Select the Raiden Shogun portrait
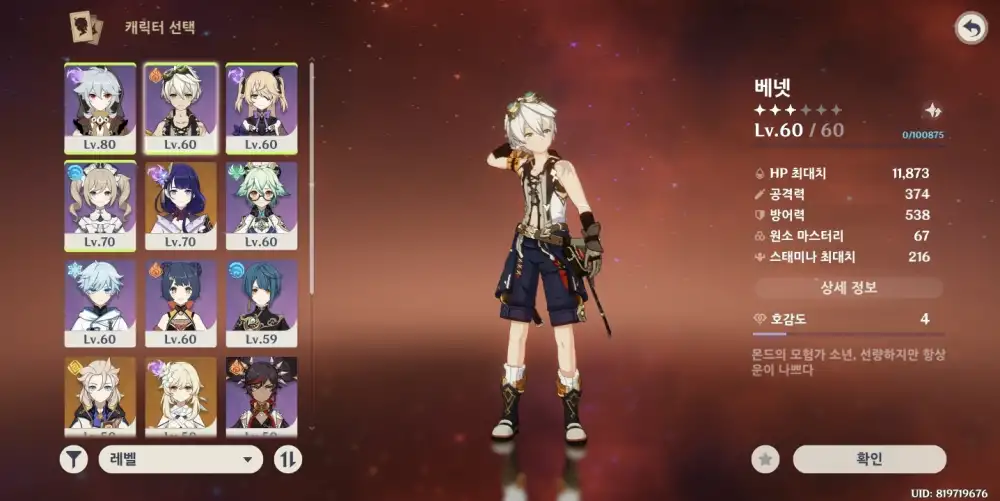The height and width of the screenshot is (501, 1000). [x=181, y=206]
